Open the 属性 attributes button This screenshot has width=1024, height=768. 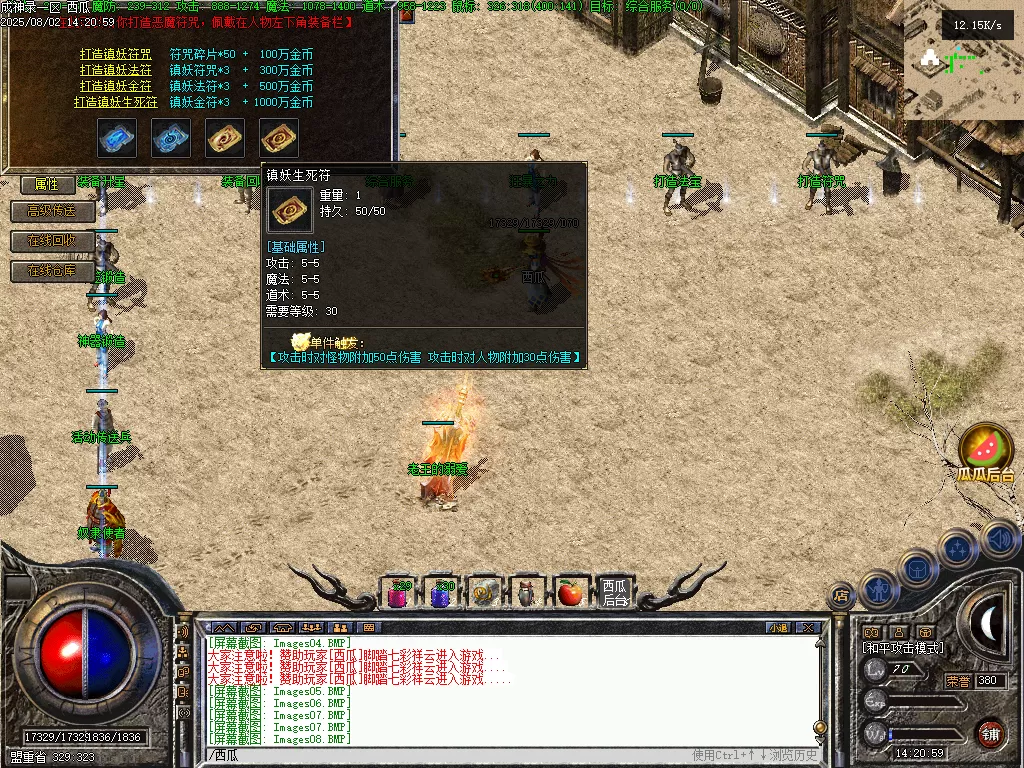(47, 184)
